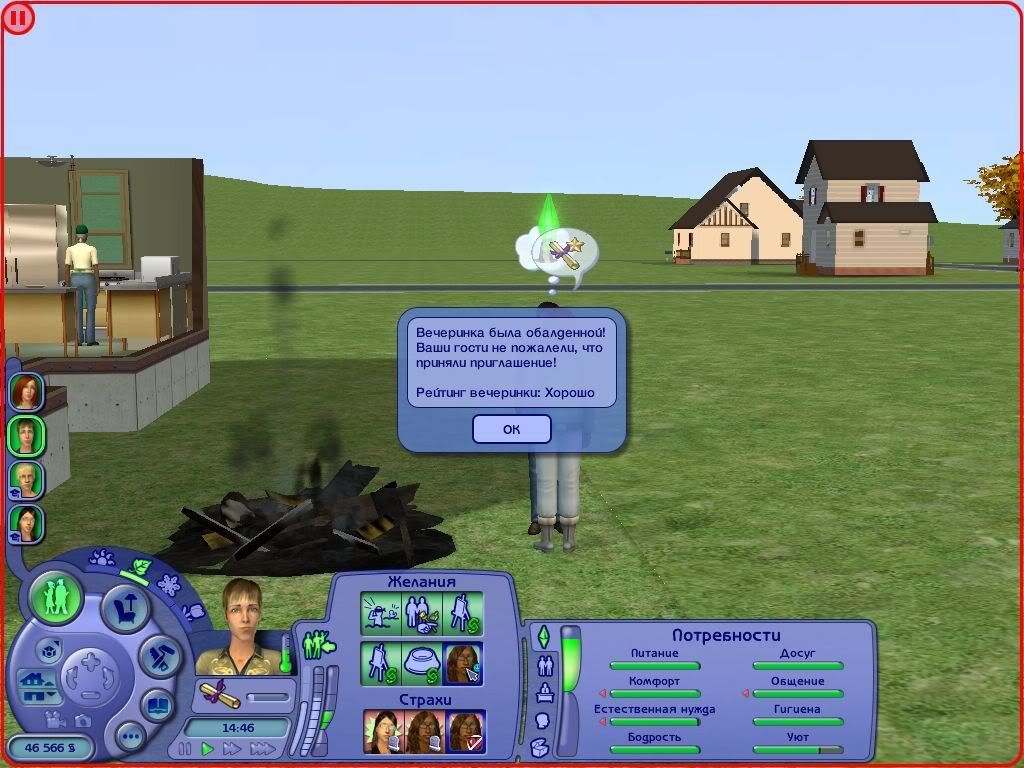
Task: Open the head-profile tab in Sim panel
Action: click(x=542, y=720)
